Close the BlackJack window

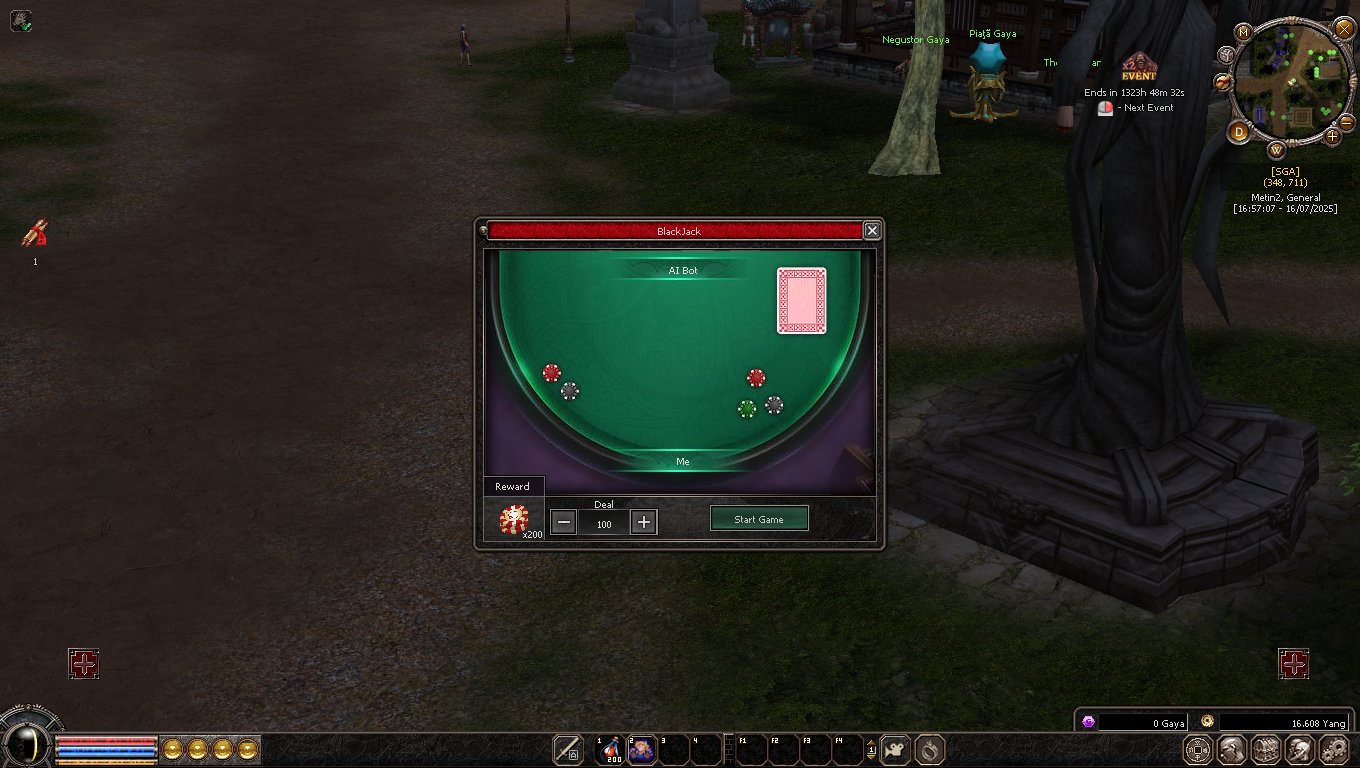[872, 231]
